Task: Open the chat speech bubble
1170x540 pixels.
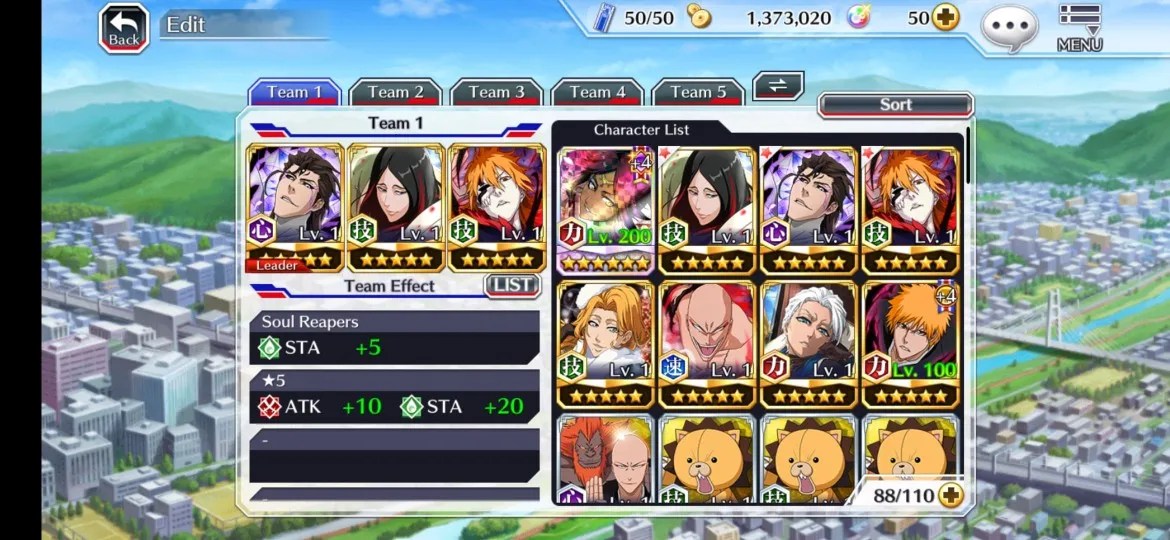Action: [1008, 27]
